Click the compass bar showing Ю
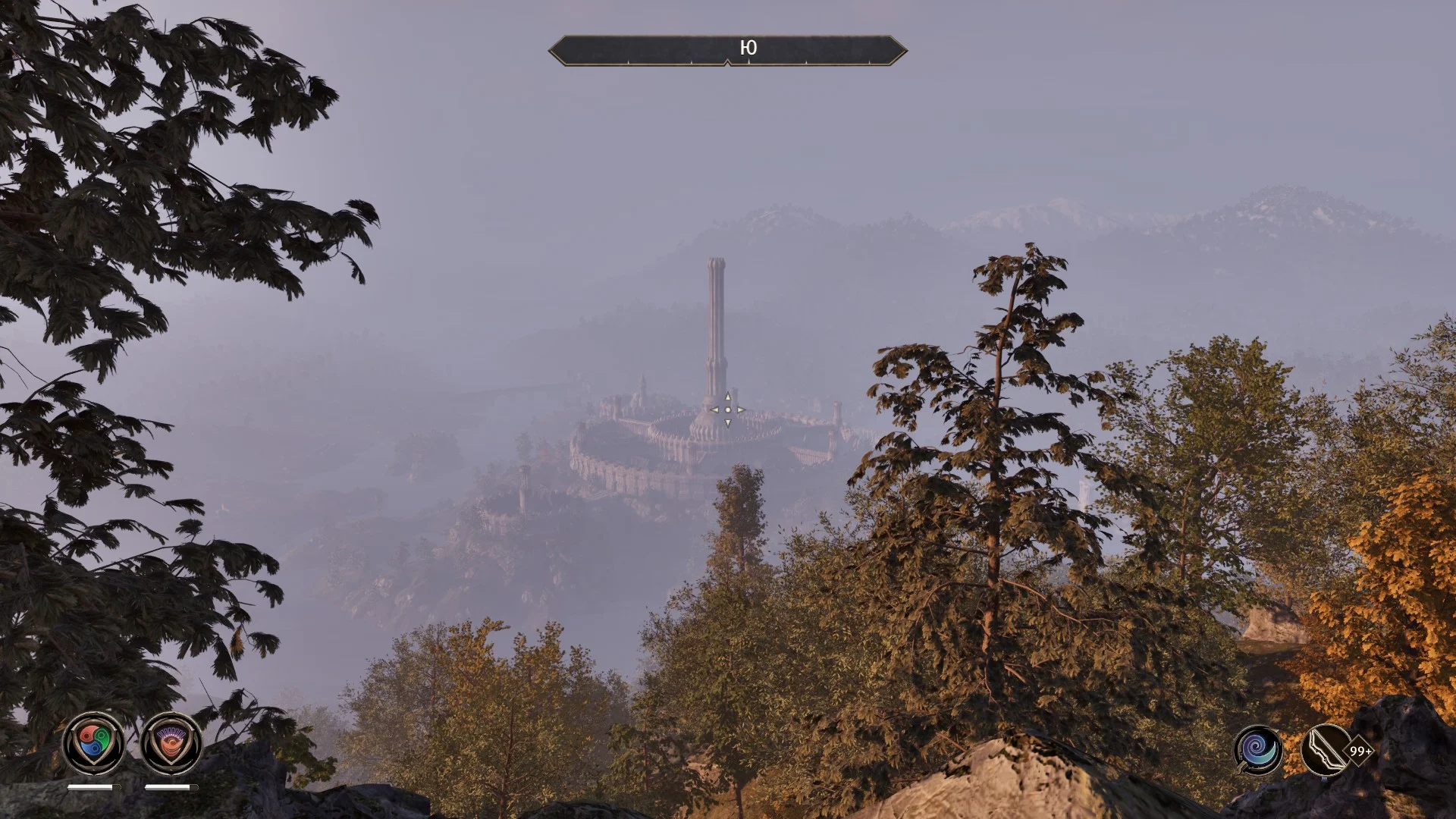1456x819 pixels. click(727, 50)
